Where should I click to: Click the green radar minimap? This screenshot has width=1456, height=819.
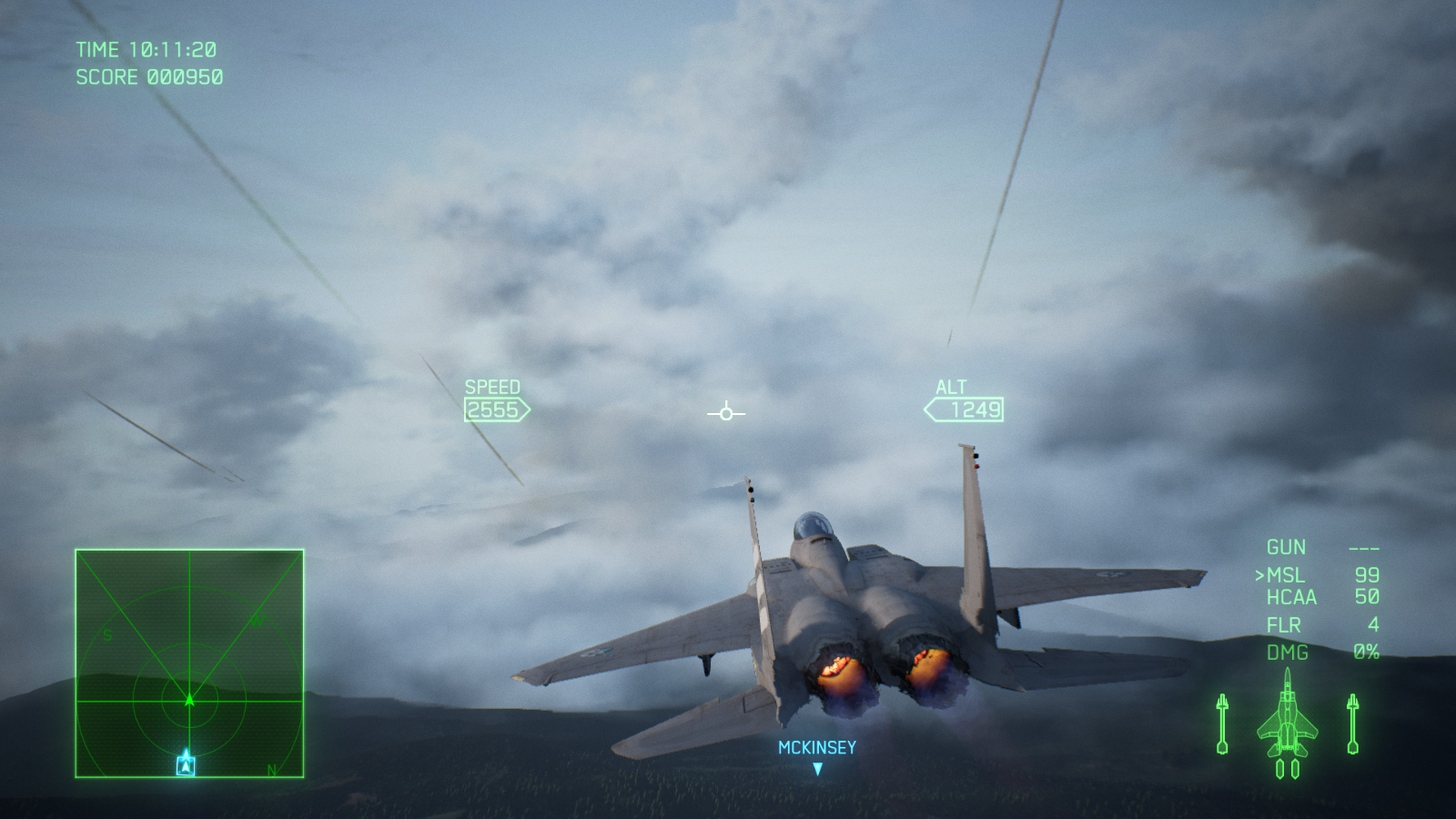[x=189, y=663]
